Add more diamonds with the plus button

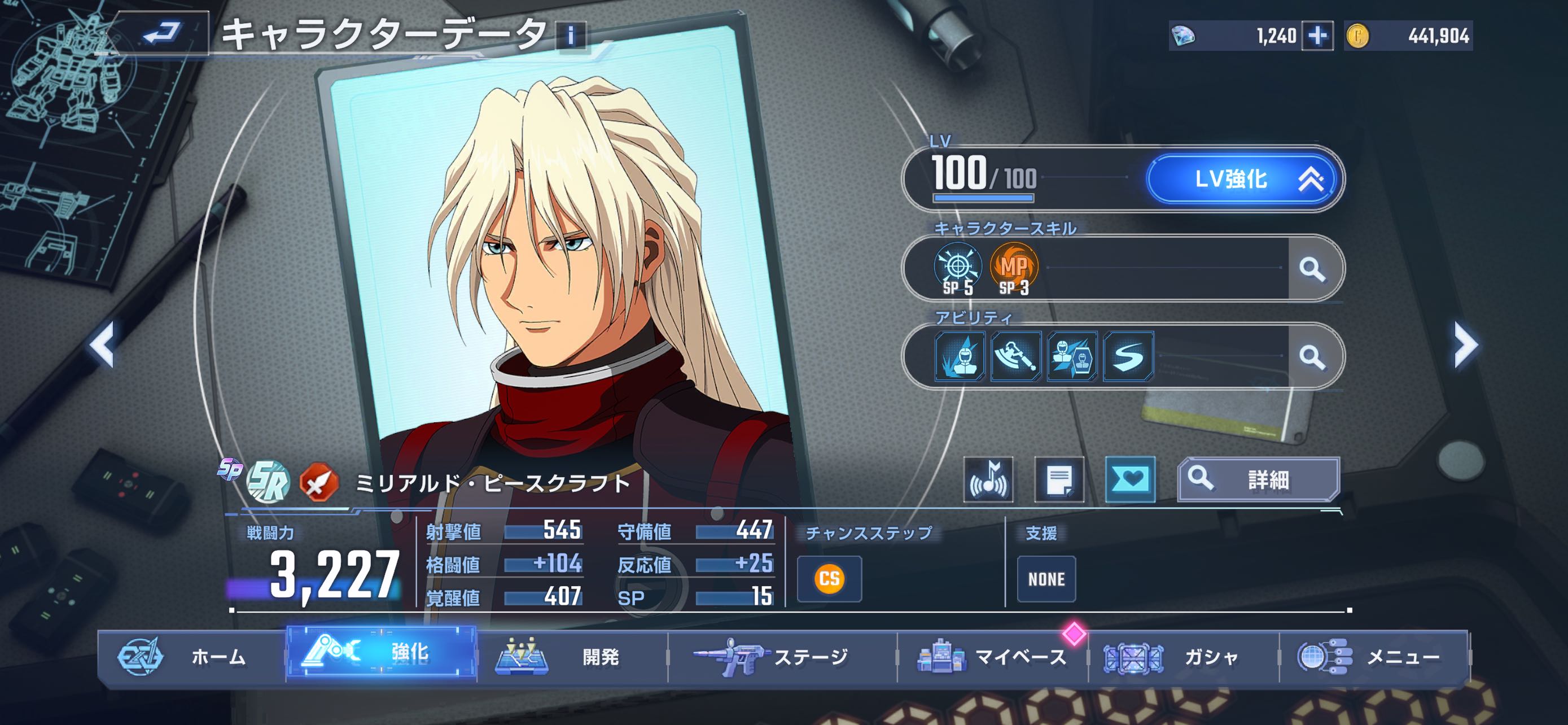pos(1317,37)
